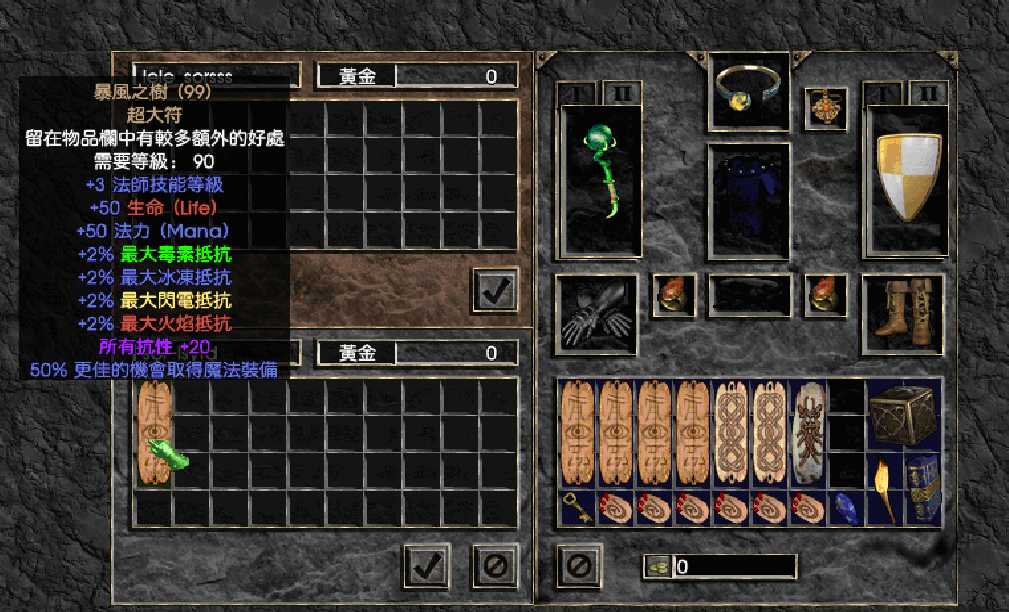
Task: Select the Horadric Cube in inventory
Action: [903, 413]
